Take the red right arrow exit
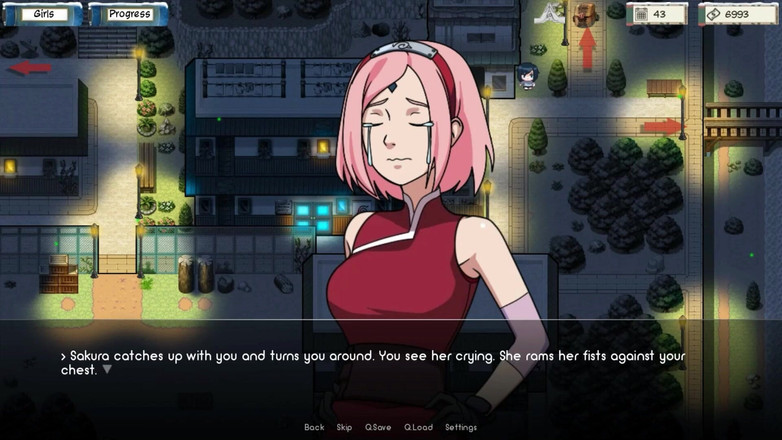 pos(661,127)
